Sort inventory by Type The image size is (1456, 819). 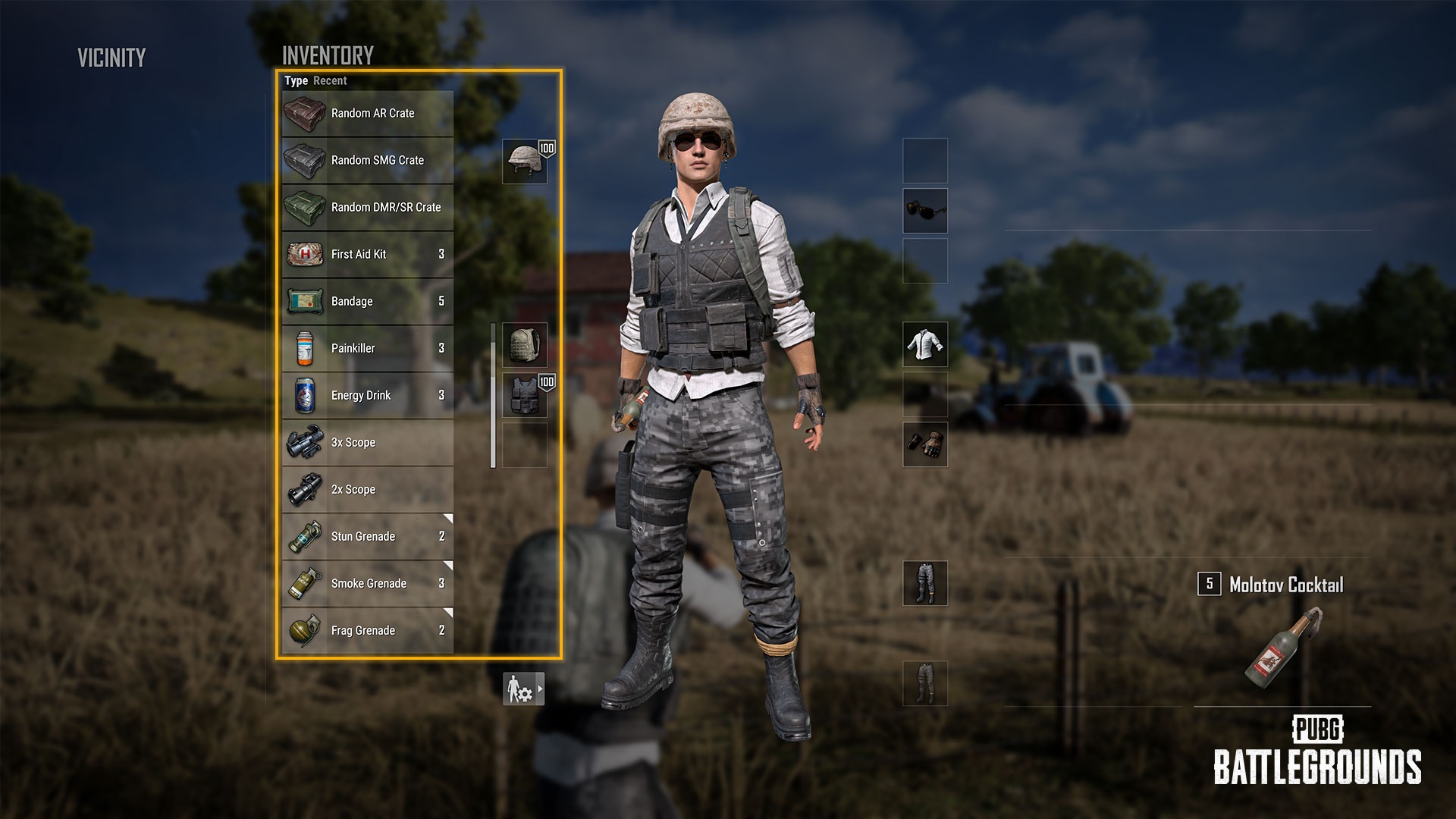[x=297, y=80]
